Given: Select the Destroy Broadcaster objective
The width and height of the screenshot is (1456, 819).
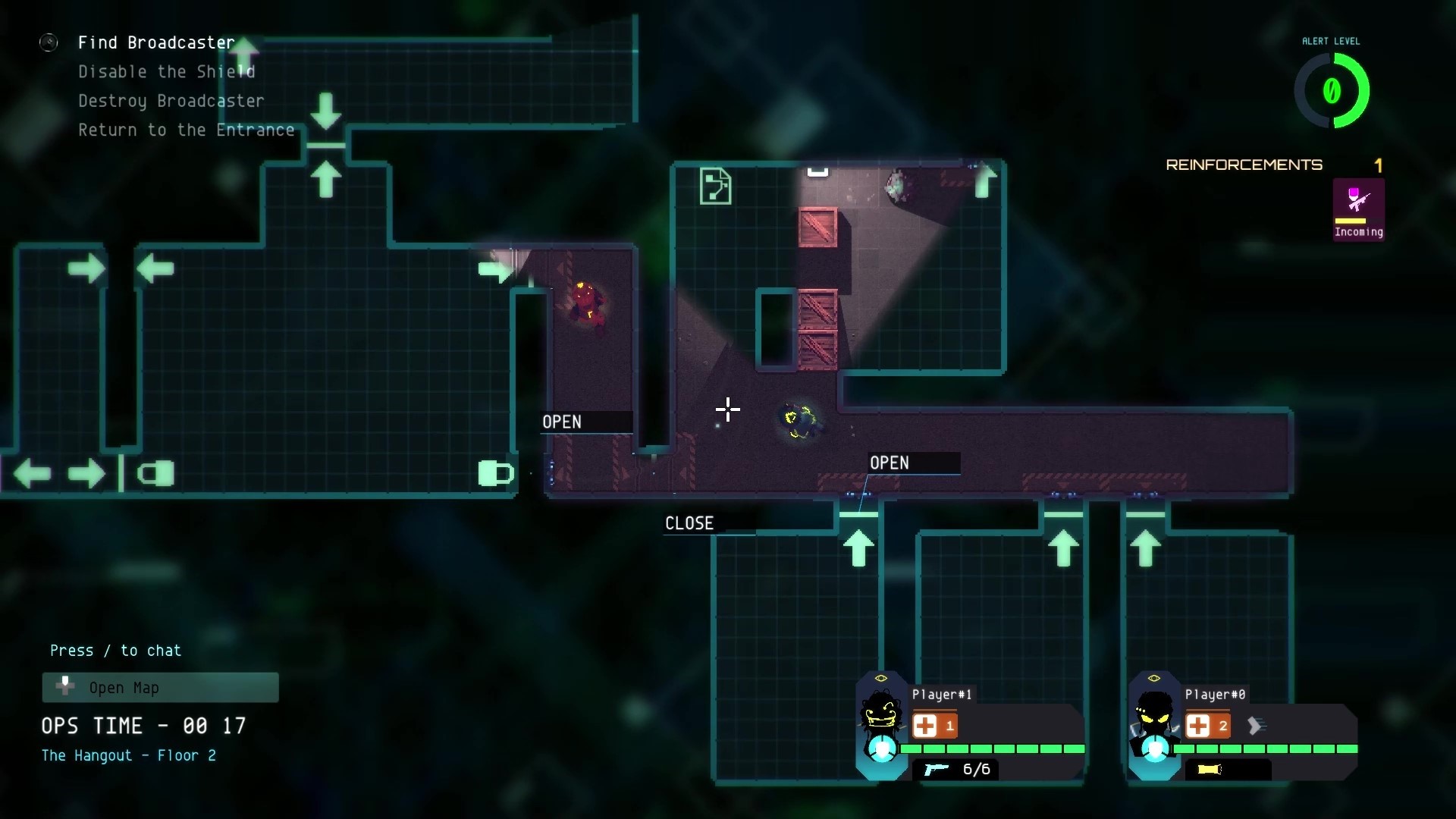Looking at the screenshot, I should point(171,101).
